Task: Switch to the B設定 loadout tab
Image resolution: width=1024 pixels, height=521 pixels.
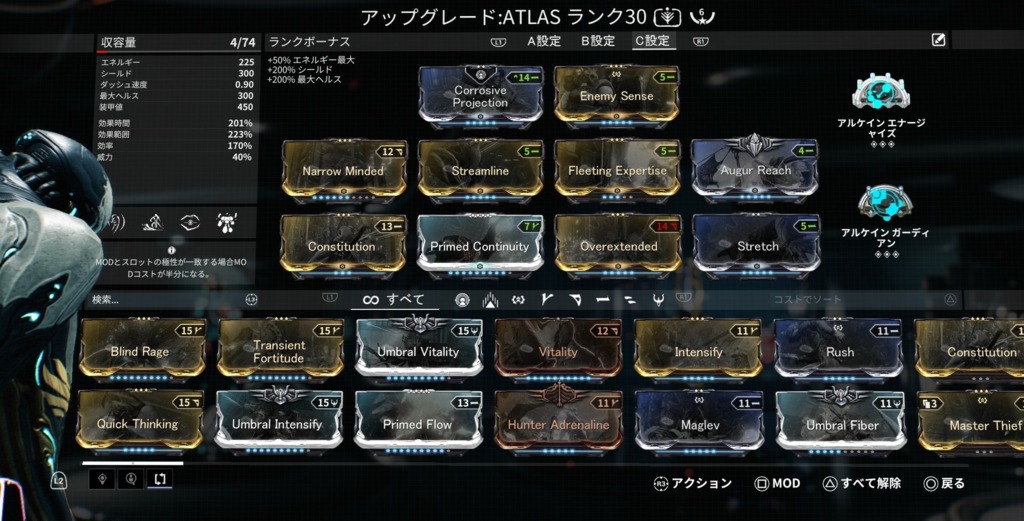Action: pos(598,41)
